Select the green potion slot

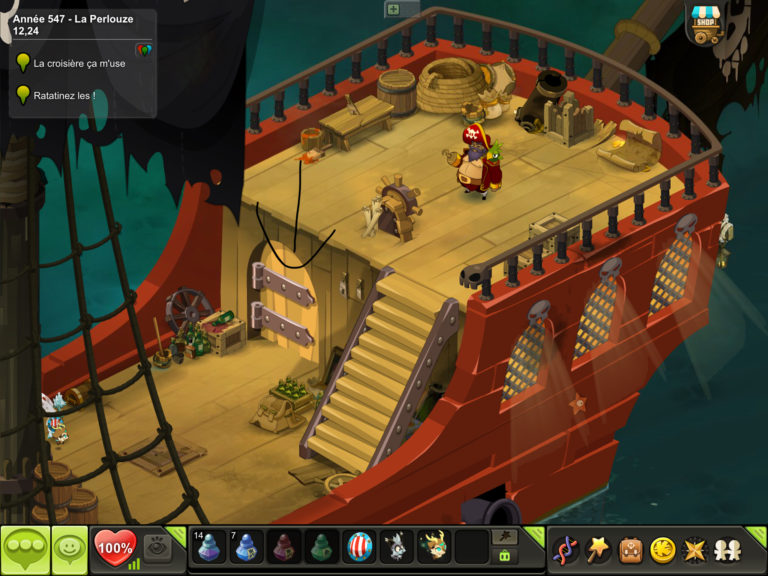click(323, 548)
